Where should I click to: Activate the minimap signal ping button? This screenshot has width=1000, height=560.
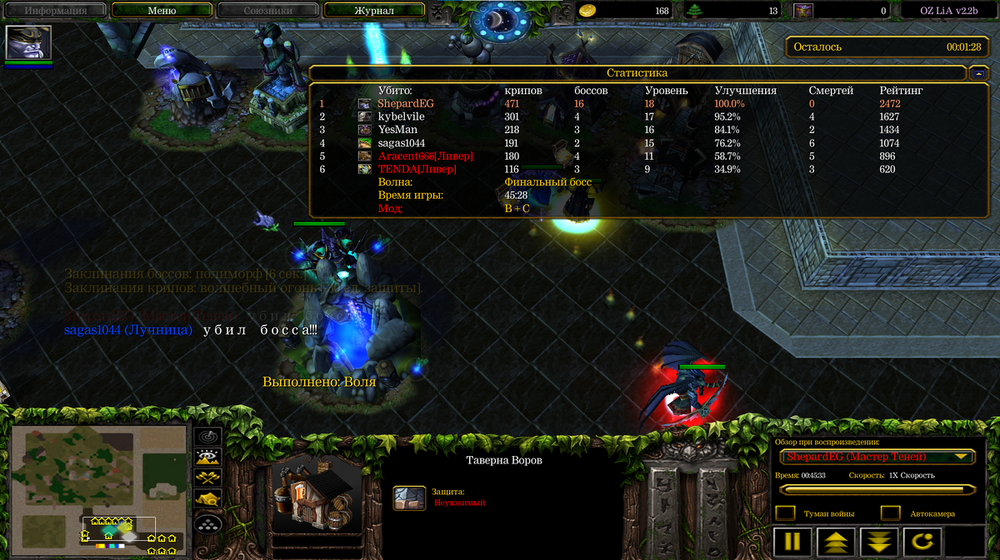coord(208,437)
